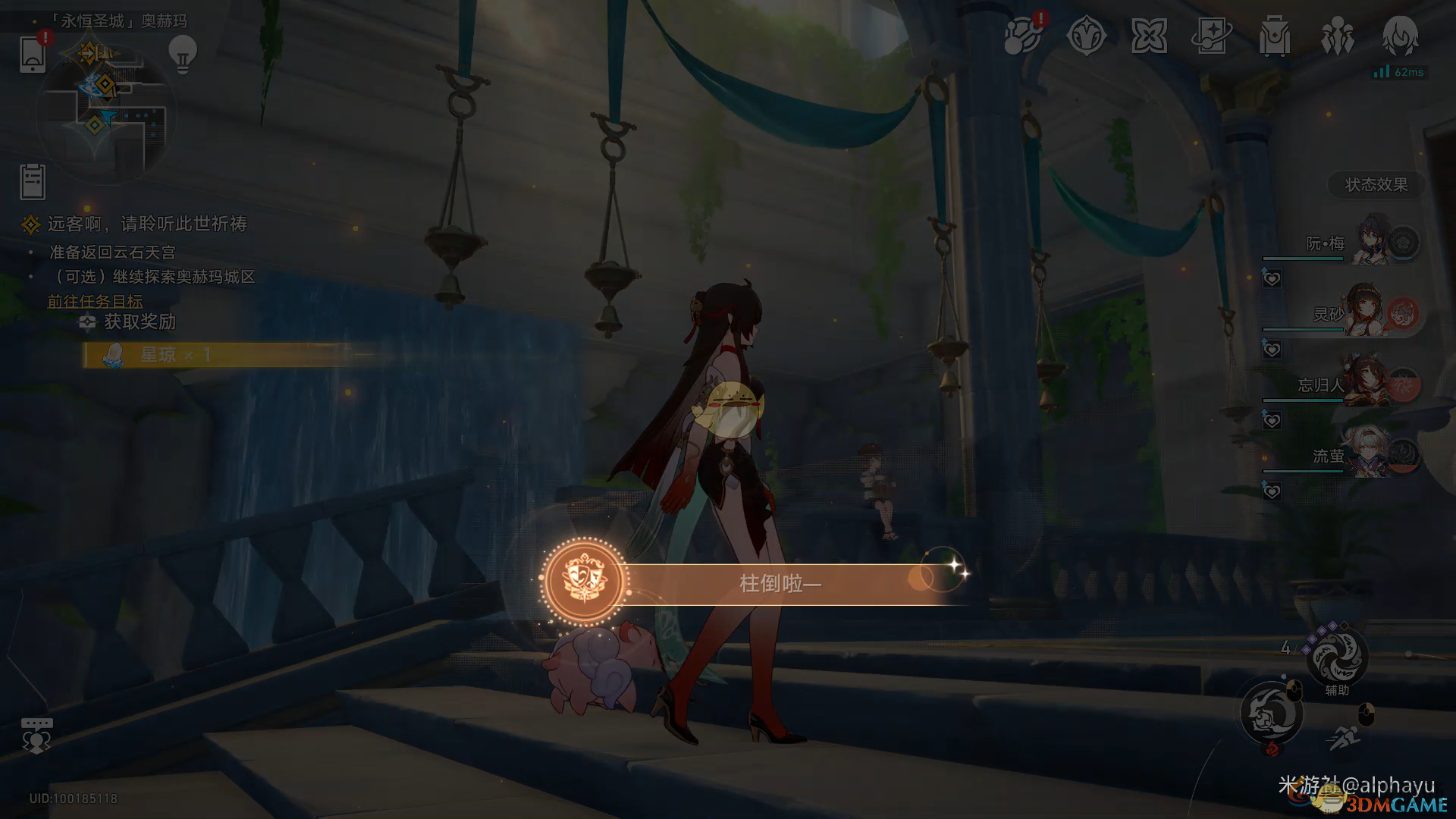Show the 状态效果 status effects
Viewport: 1456px width, 819px height.
[1376, 184]
